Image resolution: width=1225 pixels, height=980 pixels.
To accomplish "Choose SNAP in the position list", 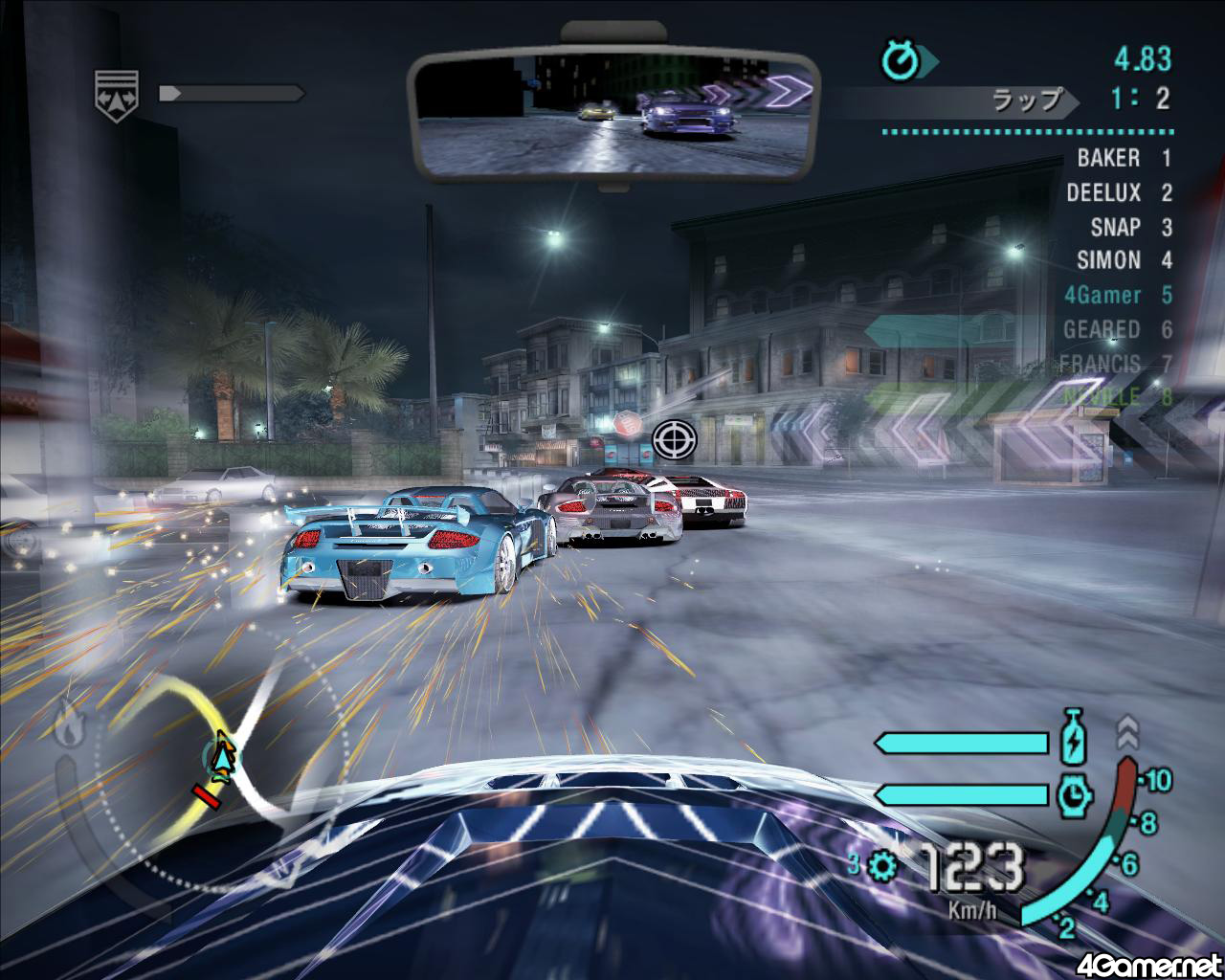I will tap(1129, 227).
